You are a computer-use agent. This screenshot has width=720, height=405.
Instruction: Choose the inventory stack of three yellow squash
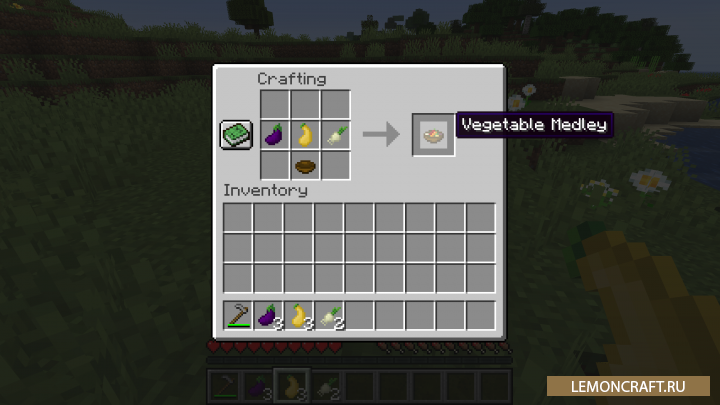pos(299,315)
